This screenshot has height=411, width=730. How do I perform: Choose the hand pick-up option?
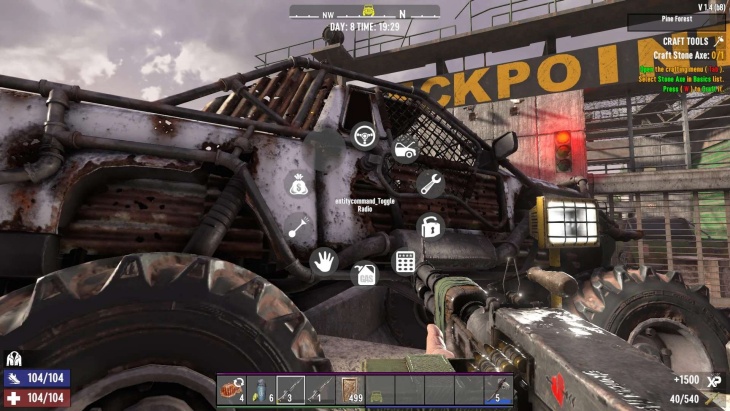pos(323,262)
